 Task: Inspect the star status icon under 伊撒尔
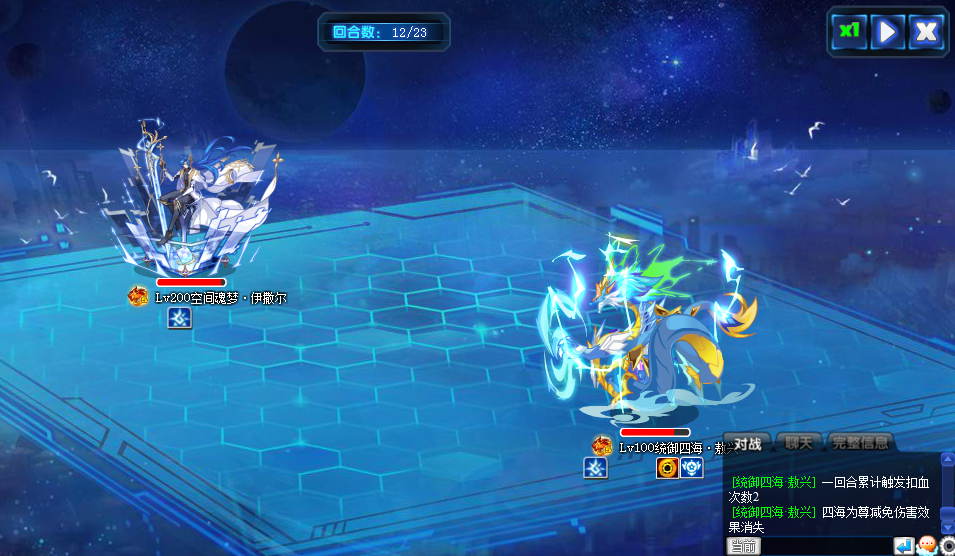tap(179, 318)
